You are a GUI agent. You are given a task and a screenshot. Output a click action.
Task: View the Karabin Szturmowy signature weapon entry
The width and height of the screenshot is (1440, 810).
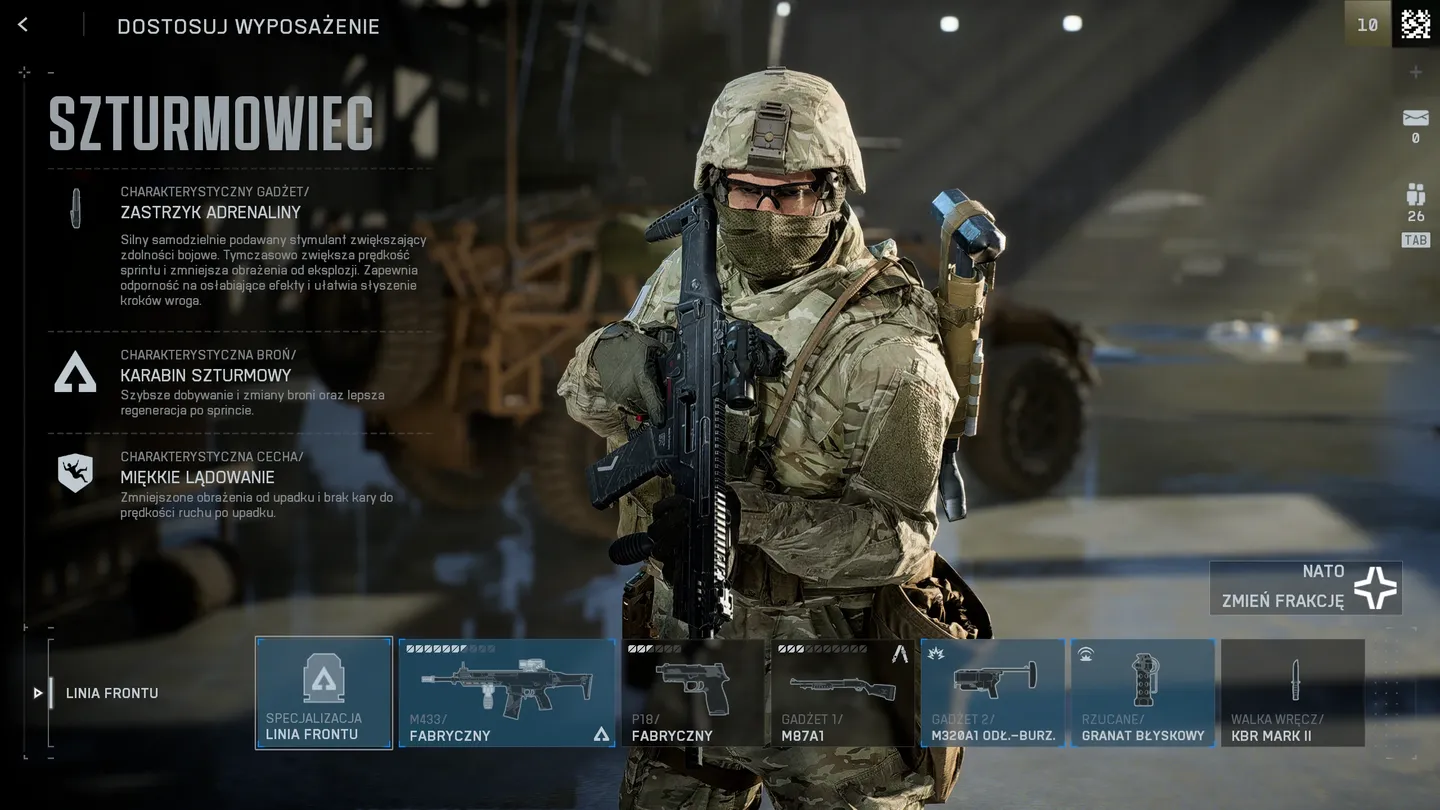click(x=206, y=375)
